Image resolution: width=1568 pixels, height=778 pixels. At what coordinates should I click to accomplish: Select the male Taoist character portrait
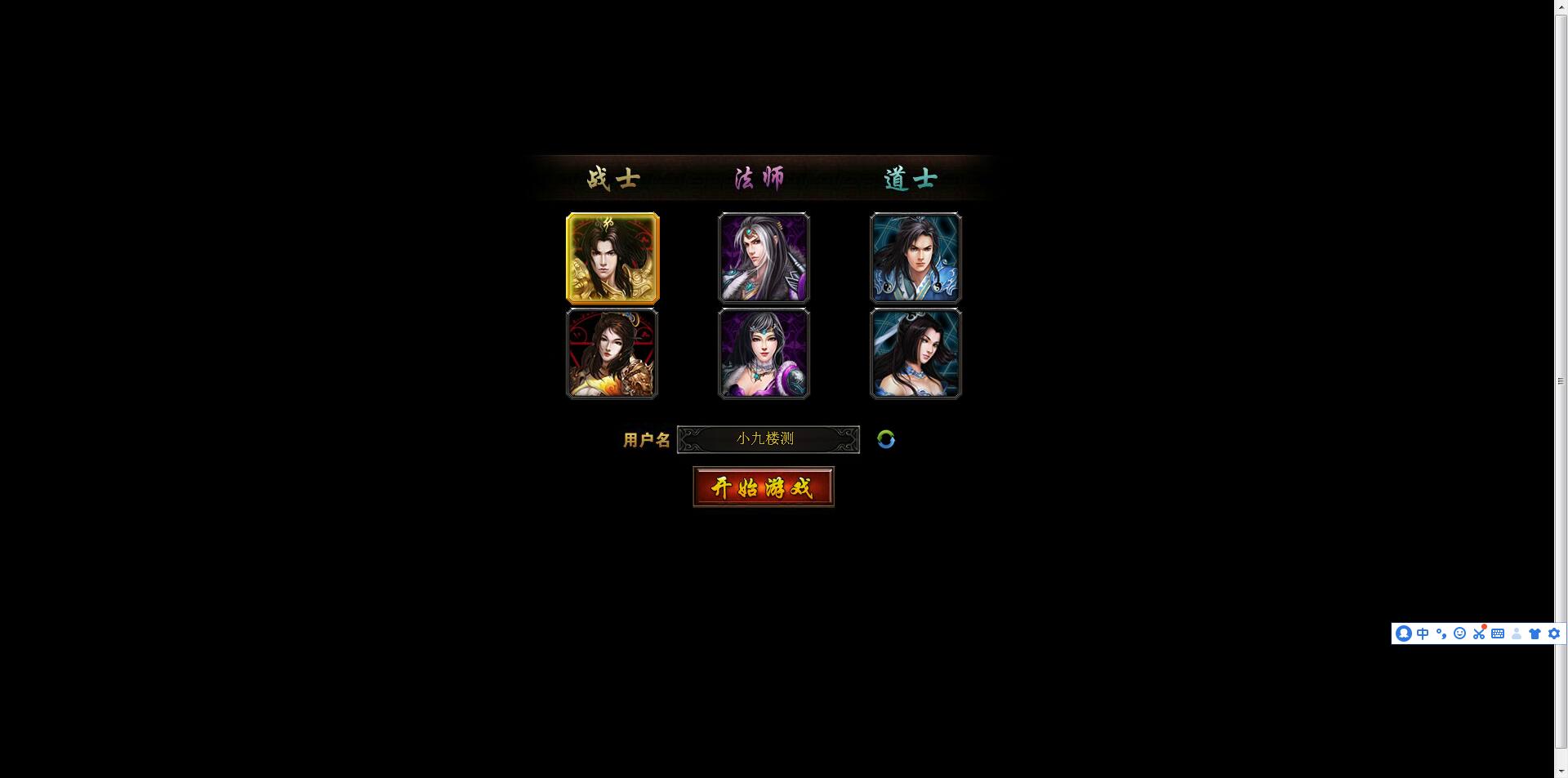[915, 258]
